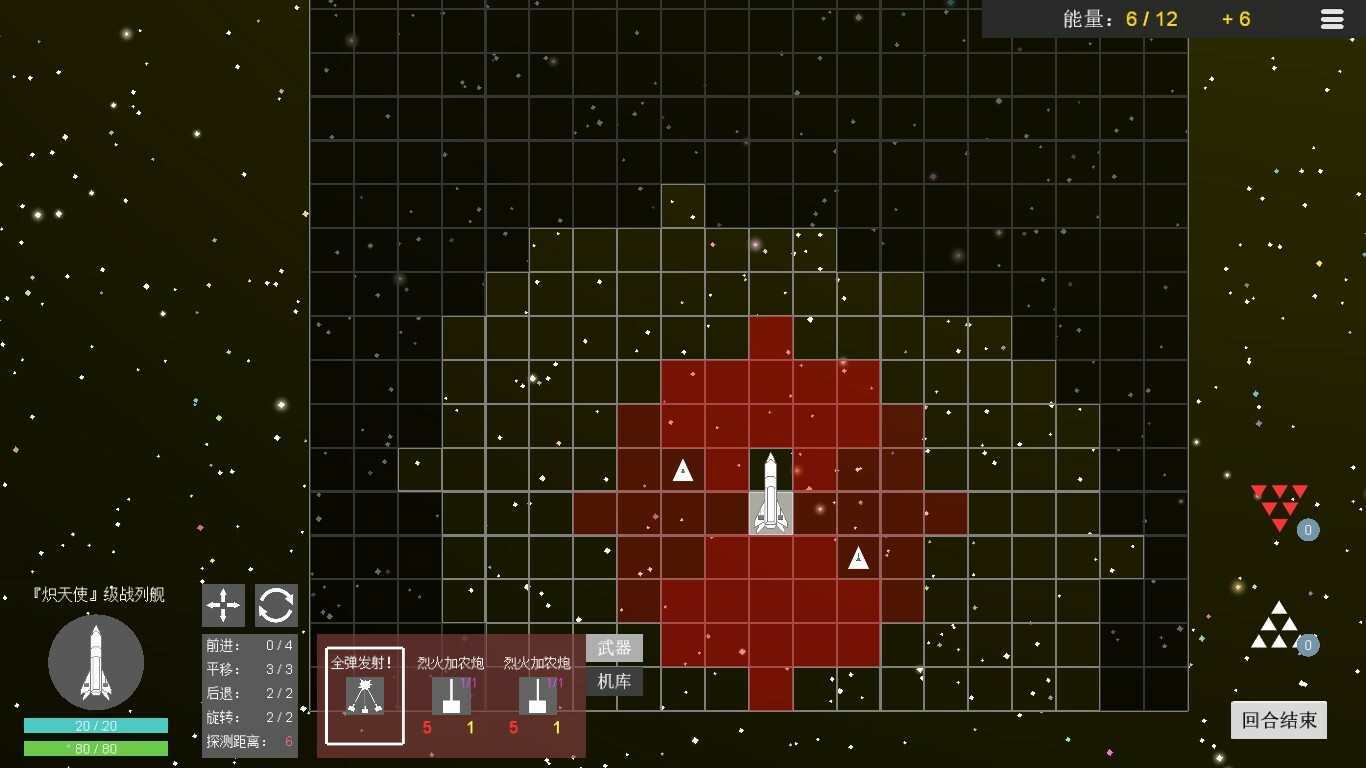Select the ship rotation icon
This screenshot has width=1366, height=768.
276,605
